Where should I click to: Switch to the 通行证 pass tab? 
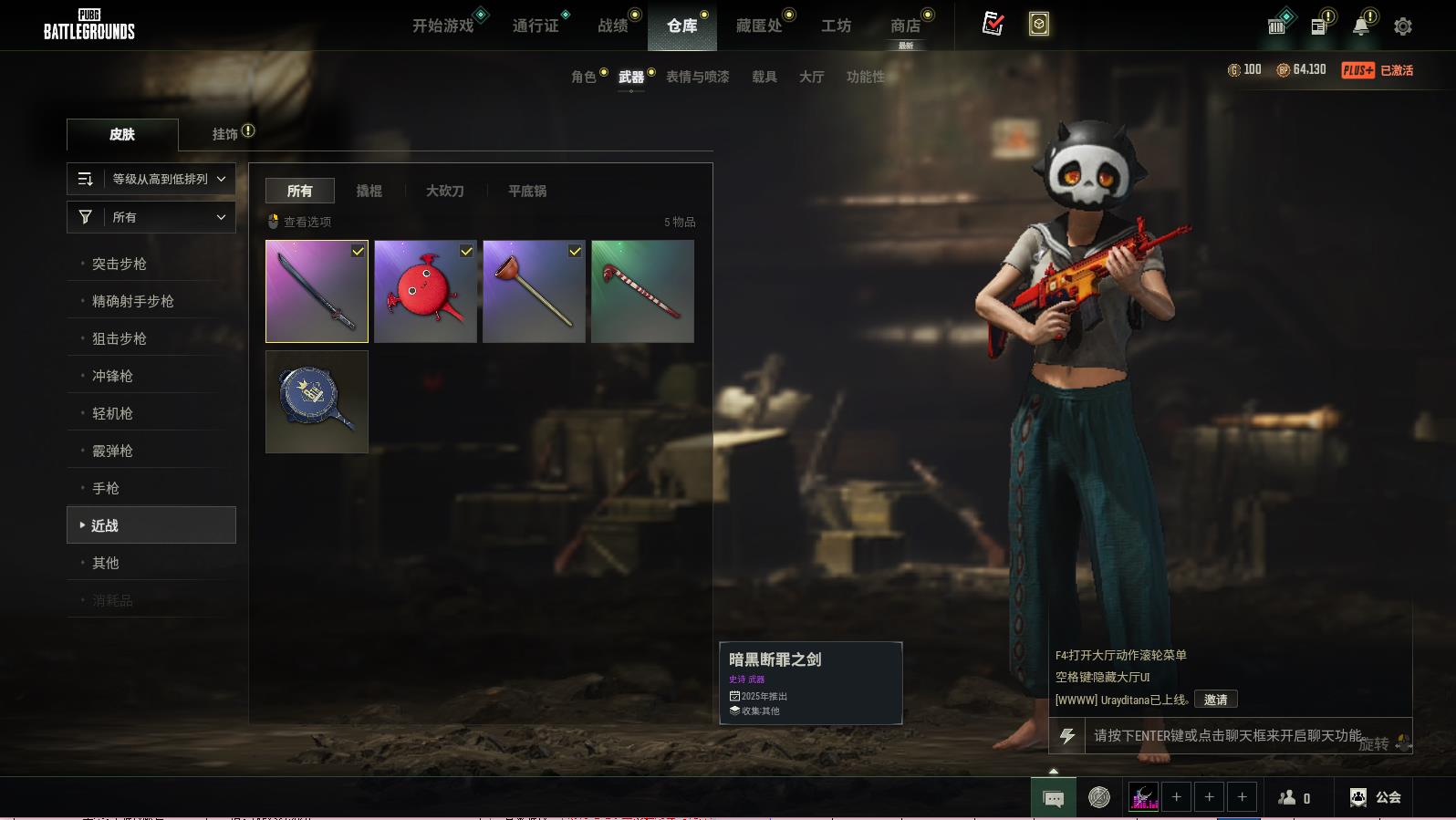(536, 26)
